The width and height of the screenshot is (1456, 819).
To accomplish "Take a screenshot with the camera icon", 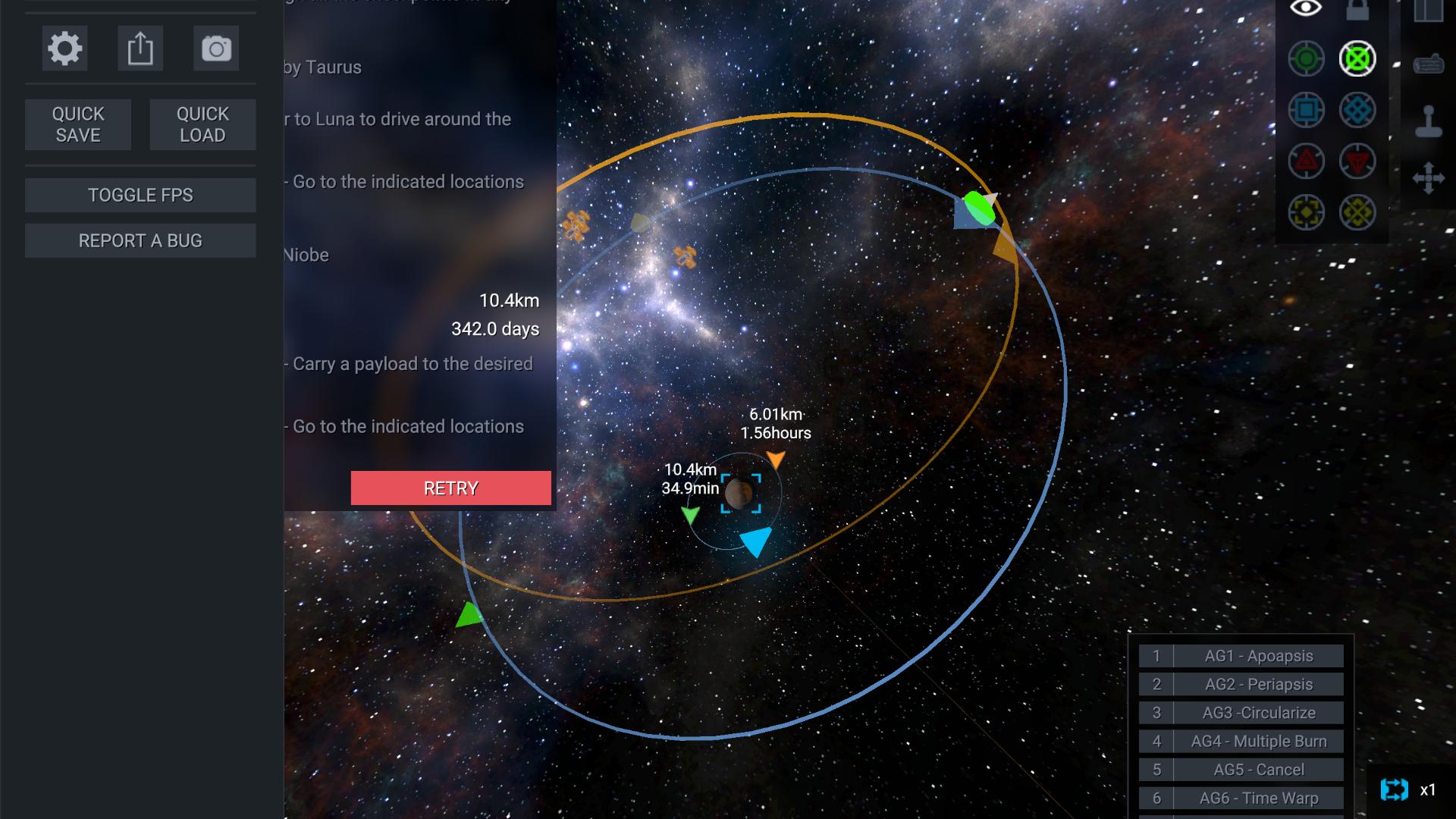I will pyautogui.click(x=216, y=49).
